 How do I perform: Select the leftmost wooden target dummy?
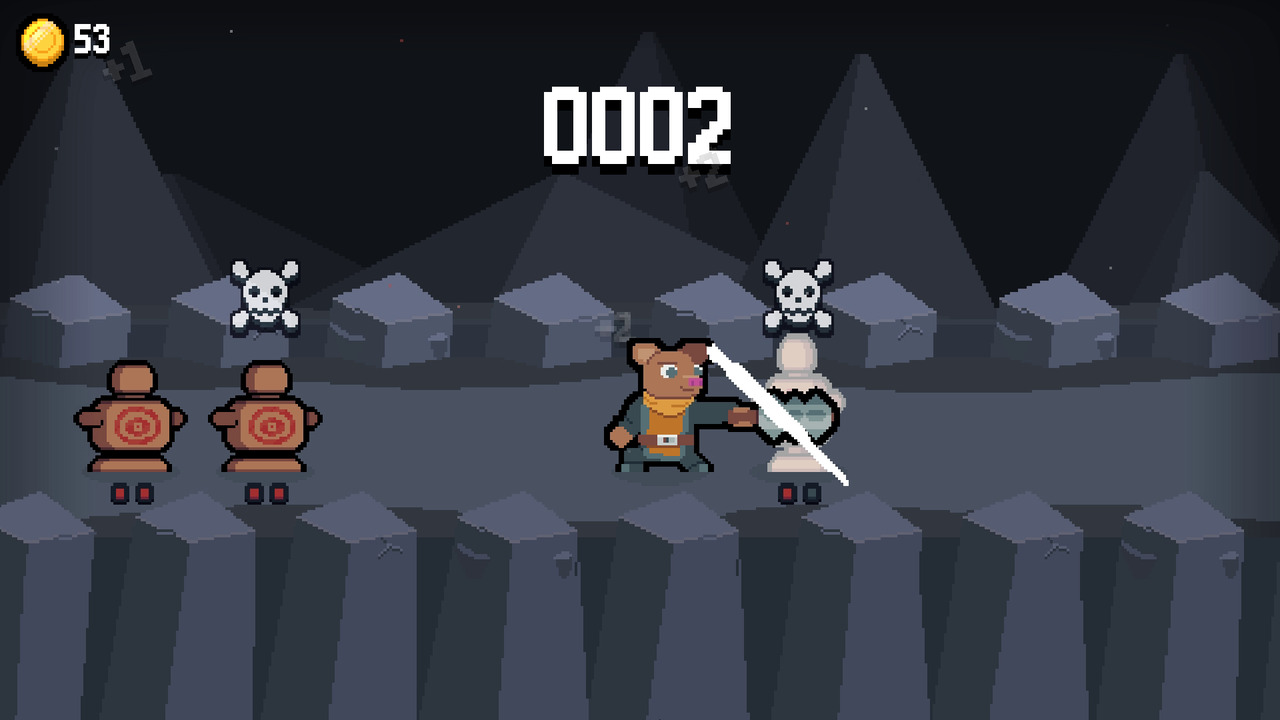[130, 420]
